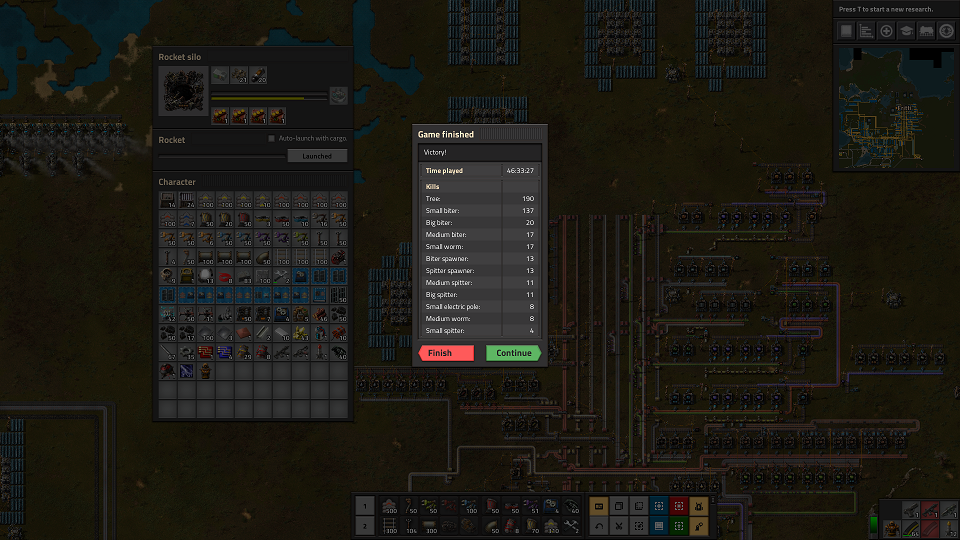Select quickbar row 1 button
Image resolution: width=960 pixels, height=540 pixels.
coord(365,507)
